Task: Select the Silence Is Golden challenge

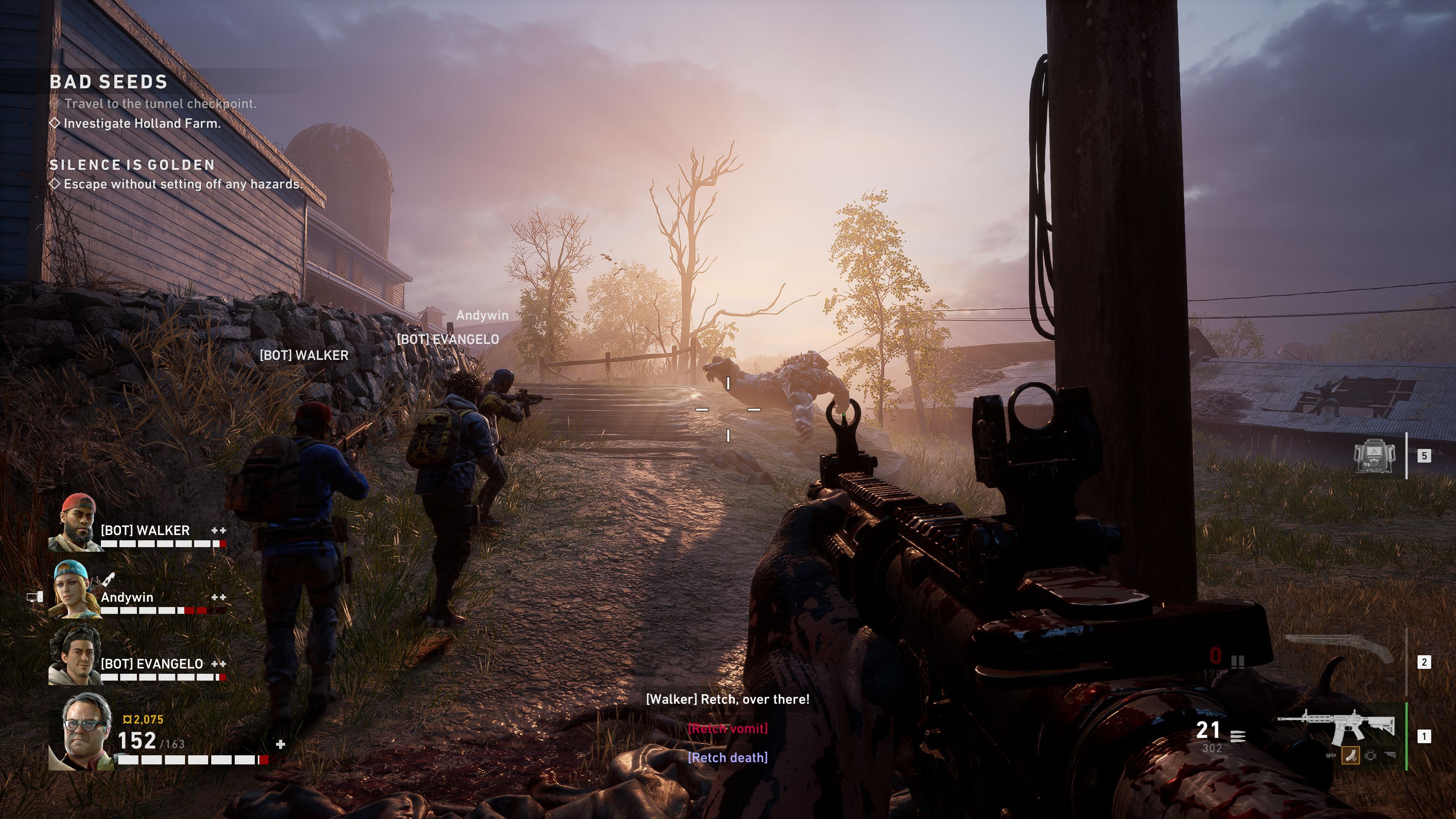Action: point(132,165)
